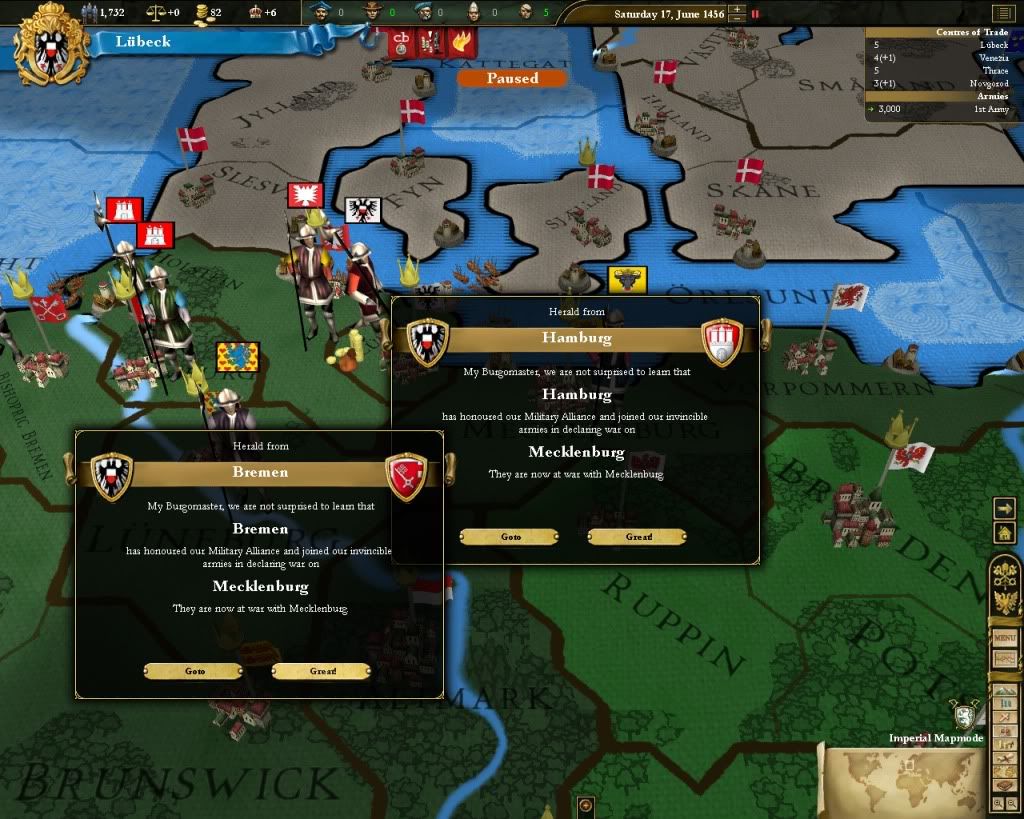
Task: Open the red flame alert icon
Action: pyautogui.click(x=461, y=43)
